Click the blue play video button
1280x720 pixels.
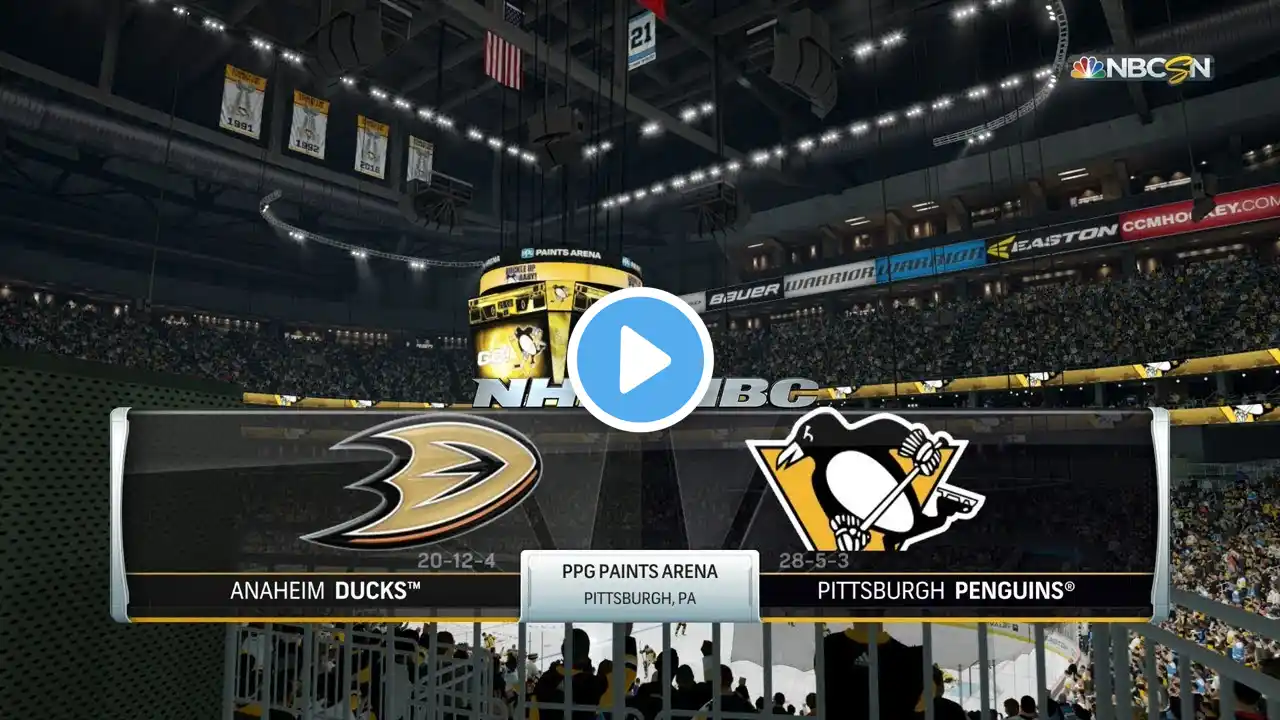click(640, 360)
